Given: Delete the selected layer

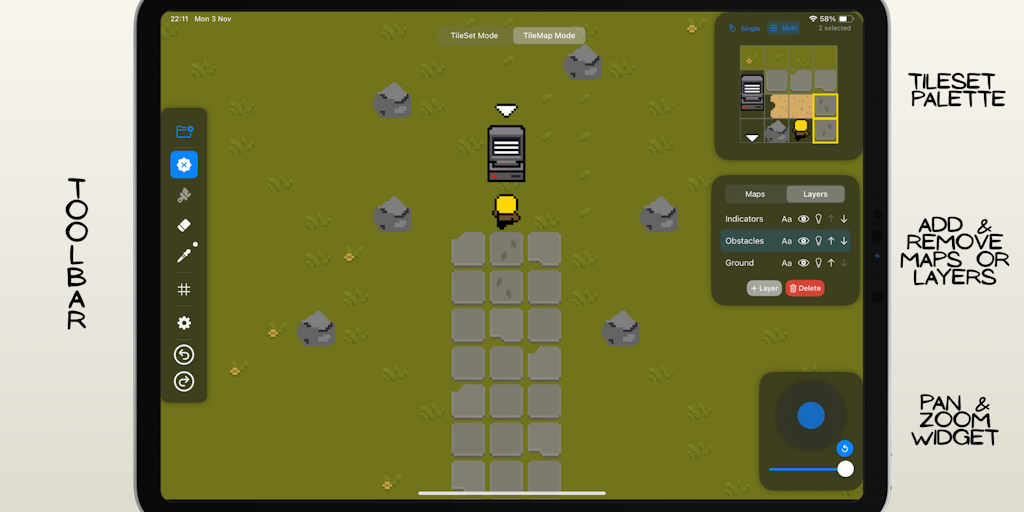Looking at the screenshot, I should (805, 288).
